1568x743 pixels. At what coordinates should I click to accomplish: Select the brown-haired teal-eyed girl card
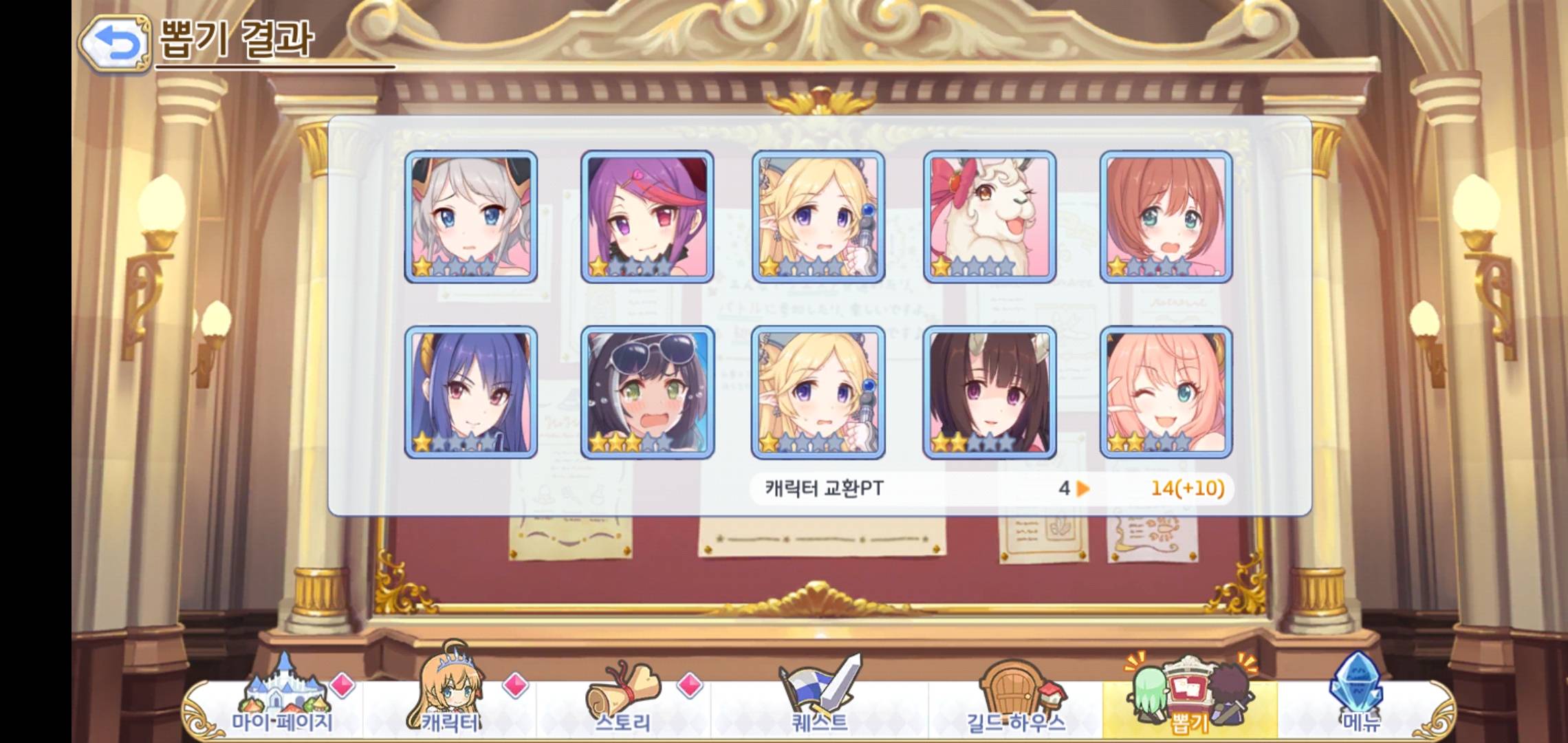click(x=1166, y=217)
